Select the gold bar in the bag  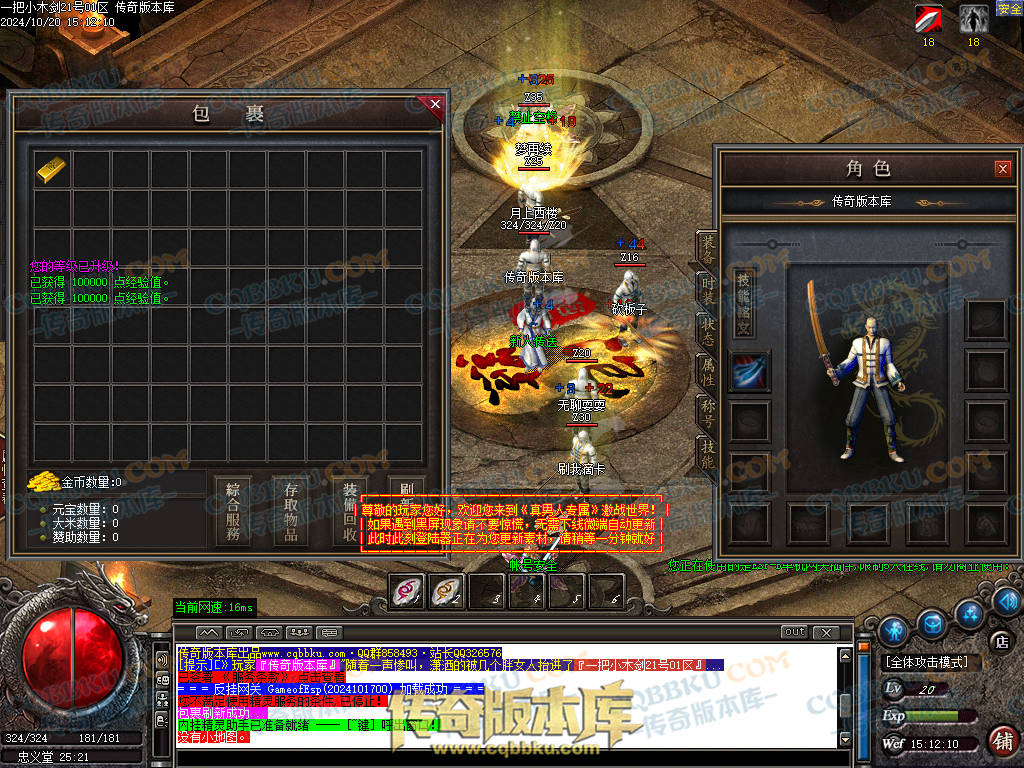(50, 169)
